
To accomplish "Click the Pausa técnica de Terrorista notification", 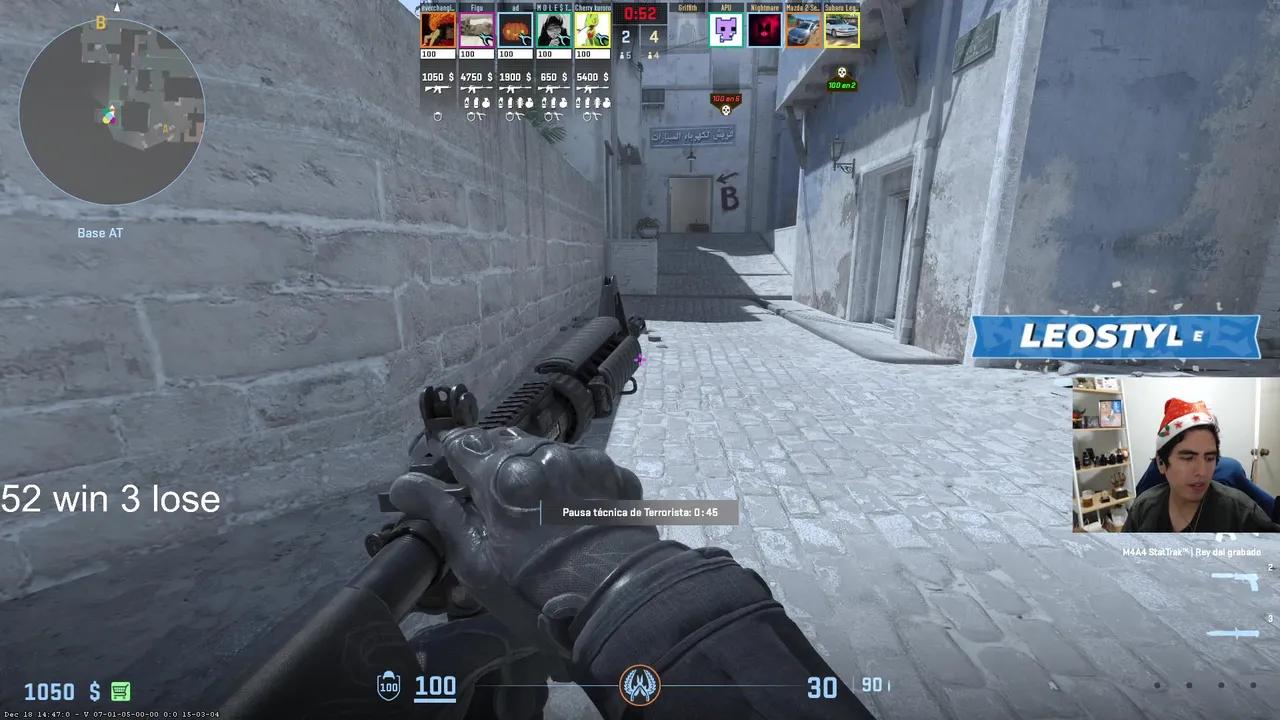I will (640, 511).
